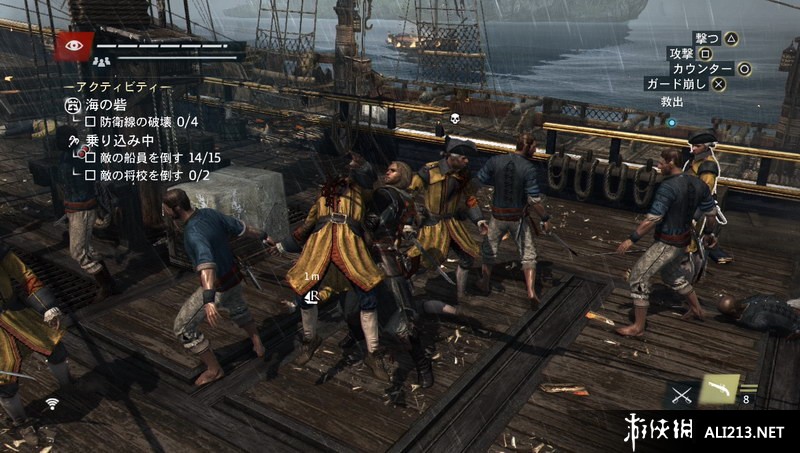Viewport: 800px width, 453px height.
Task: Click the white wireless signal icon
Action: (50, 404)
